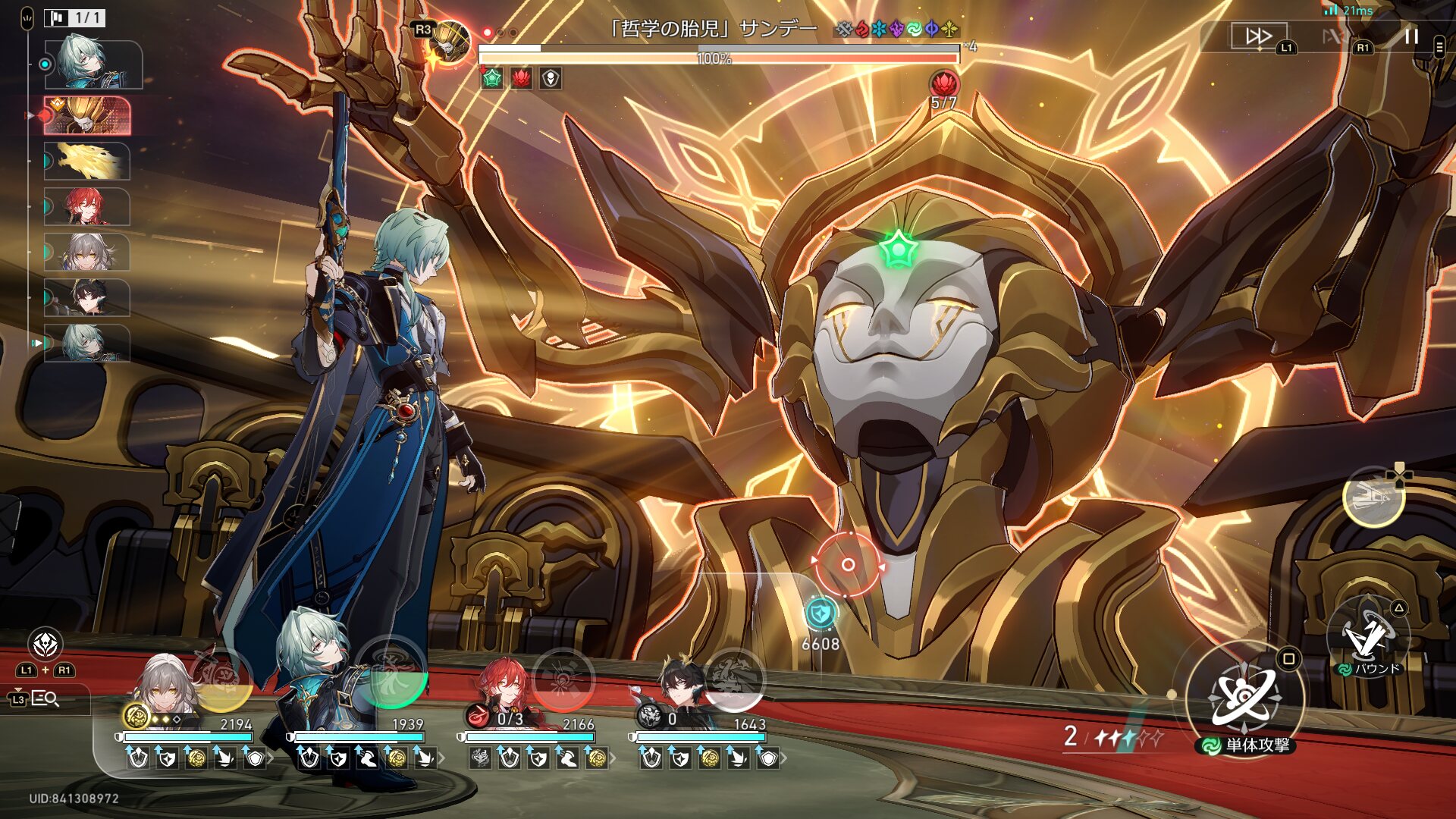Open the side menu at top-right edge
Image resolution: width=1456 pixels, height=819 pixels.
(1439, 47)
